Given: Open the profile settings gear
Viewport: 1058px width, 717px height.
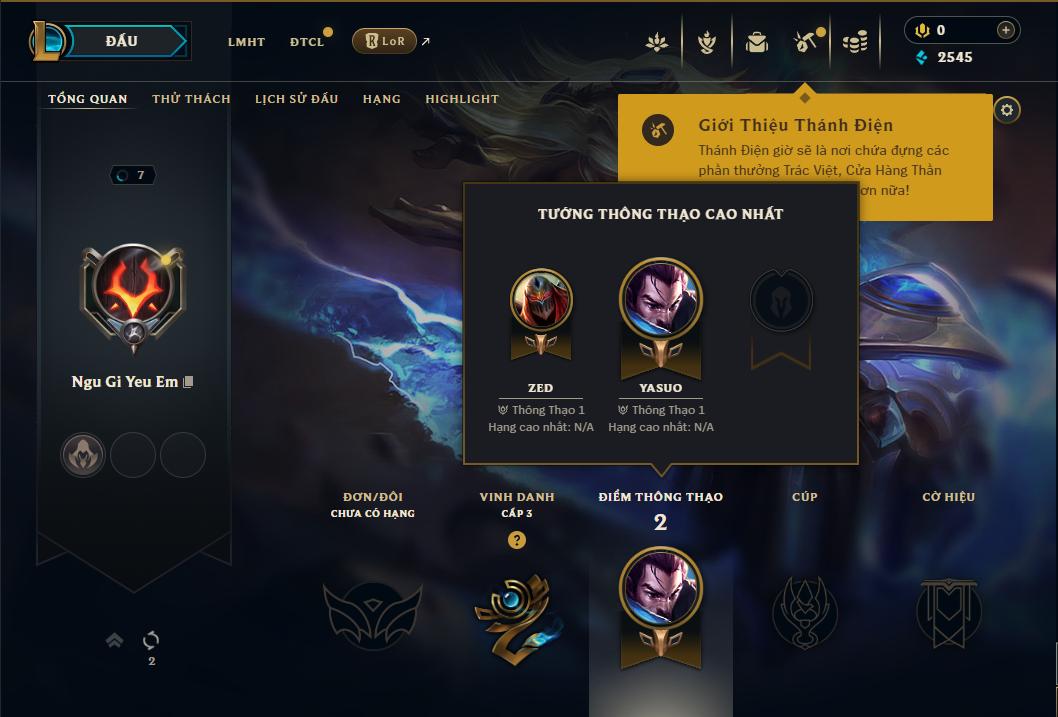Looking at the screenshot, I should pyautogui.click(x=1007, y=110).
